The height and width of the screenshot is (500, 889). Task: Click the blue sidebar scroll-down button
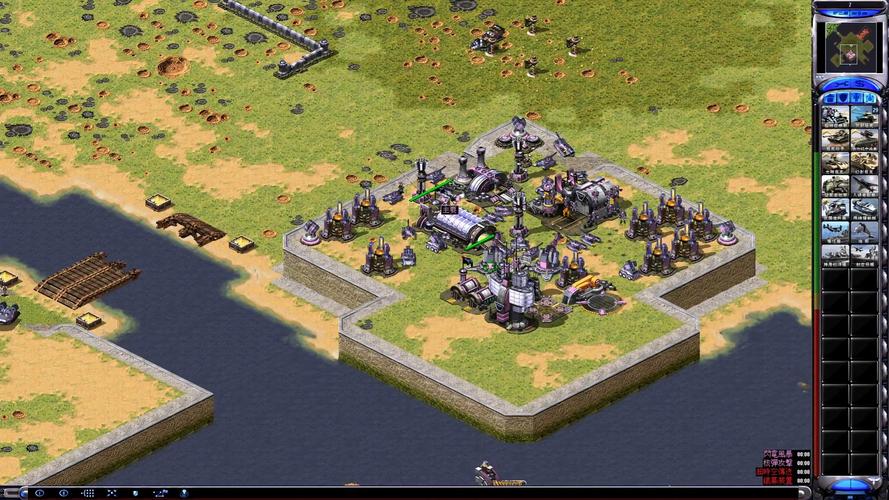(849, 484)
